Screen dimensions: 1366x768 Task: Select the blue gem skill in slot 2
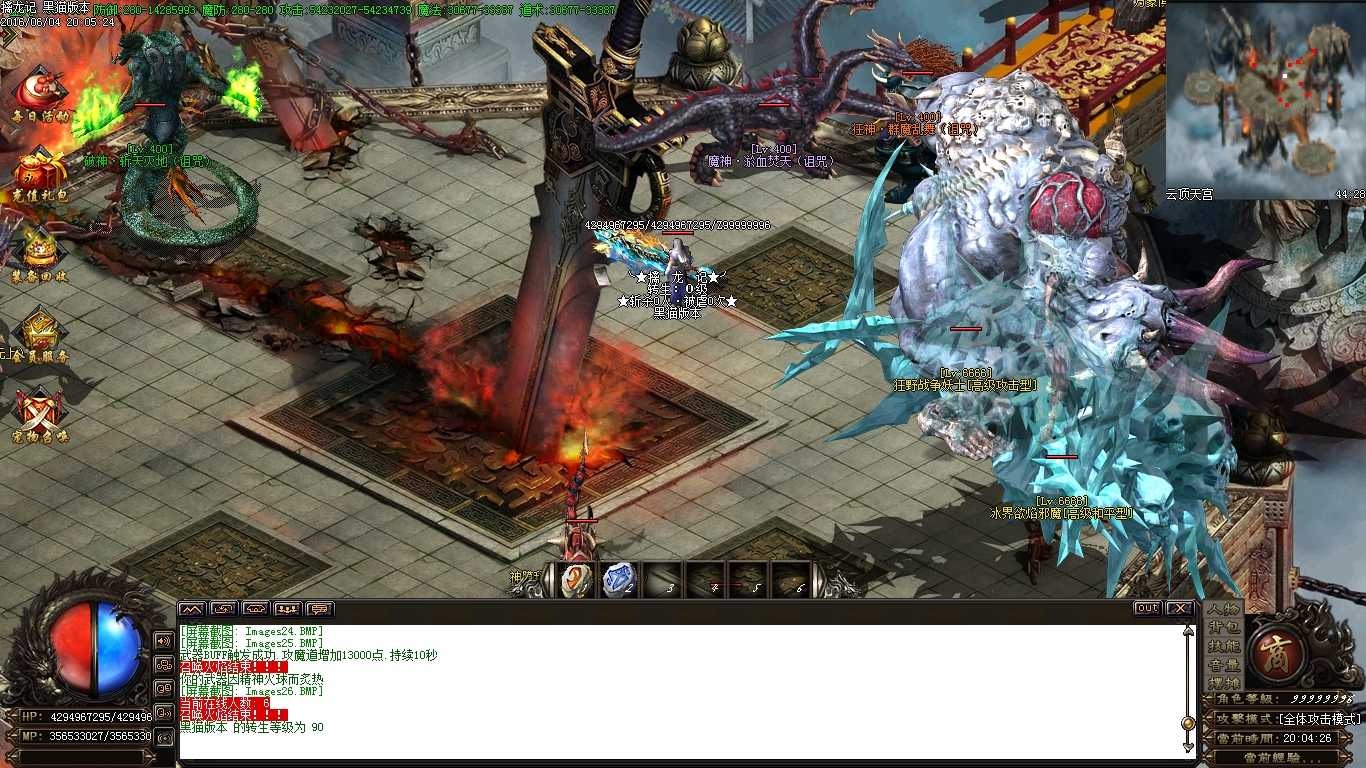[x=617, y=580]
